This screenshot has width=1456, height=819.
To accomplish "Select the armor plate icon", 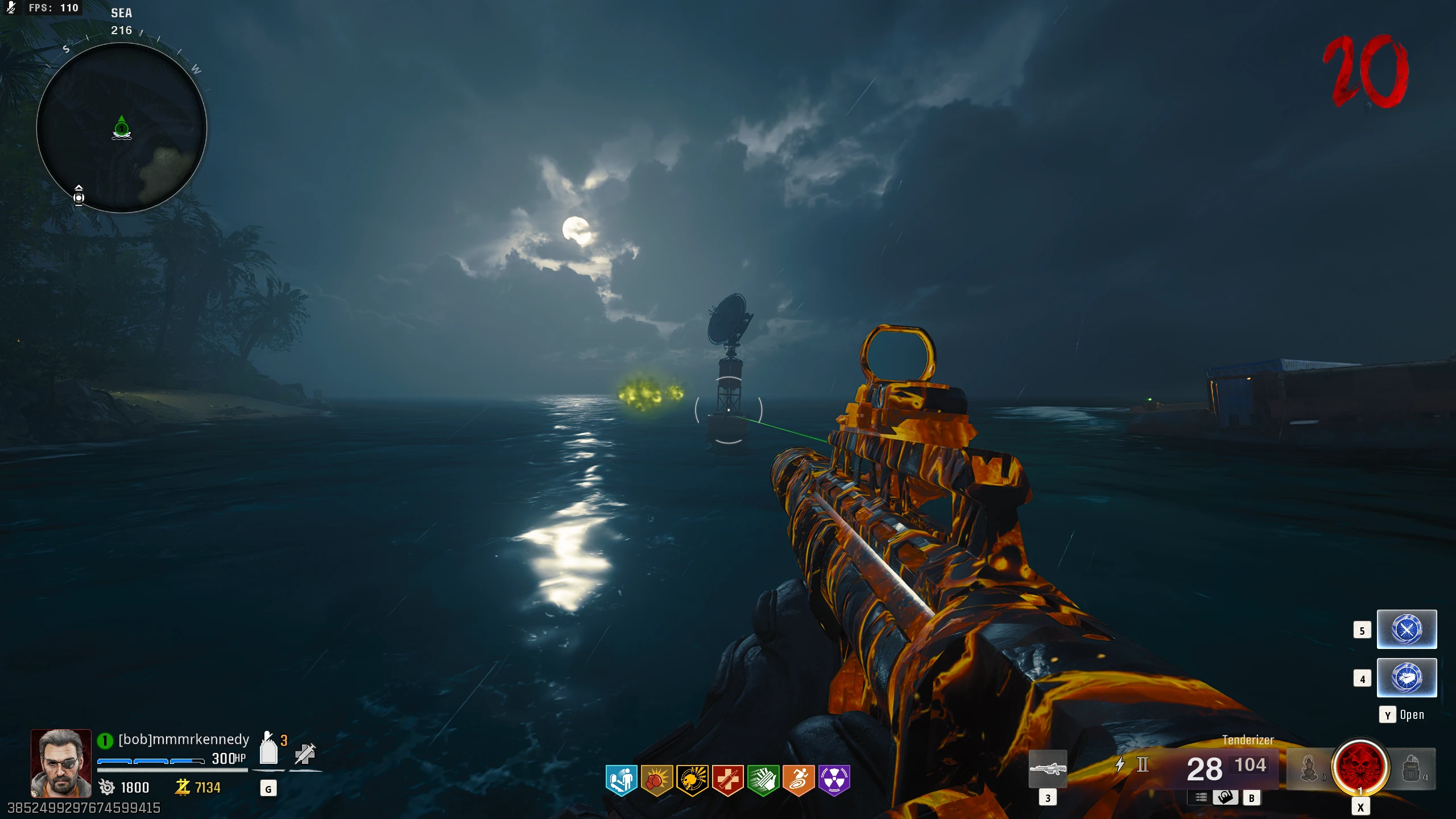I will point(268,751).
